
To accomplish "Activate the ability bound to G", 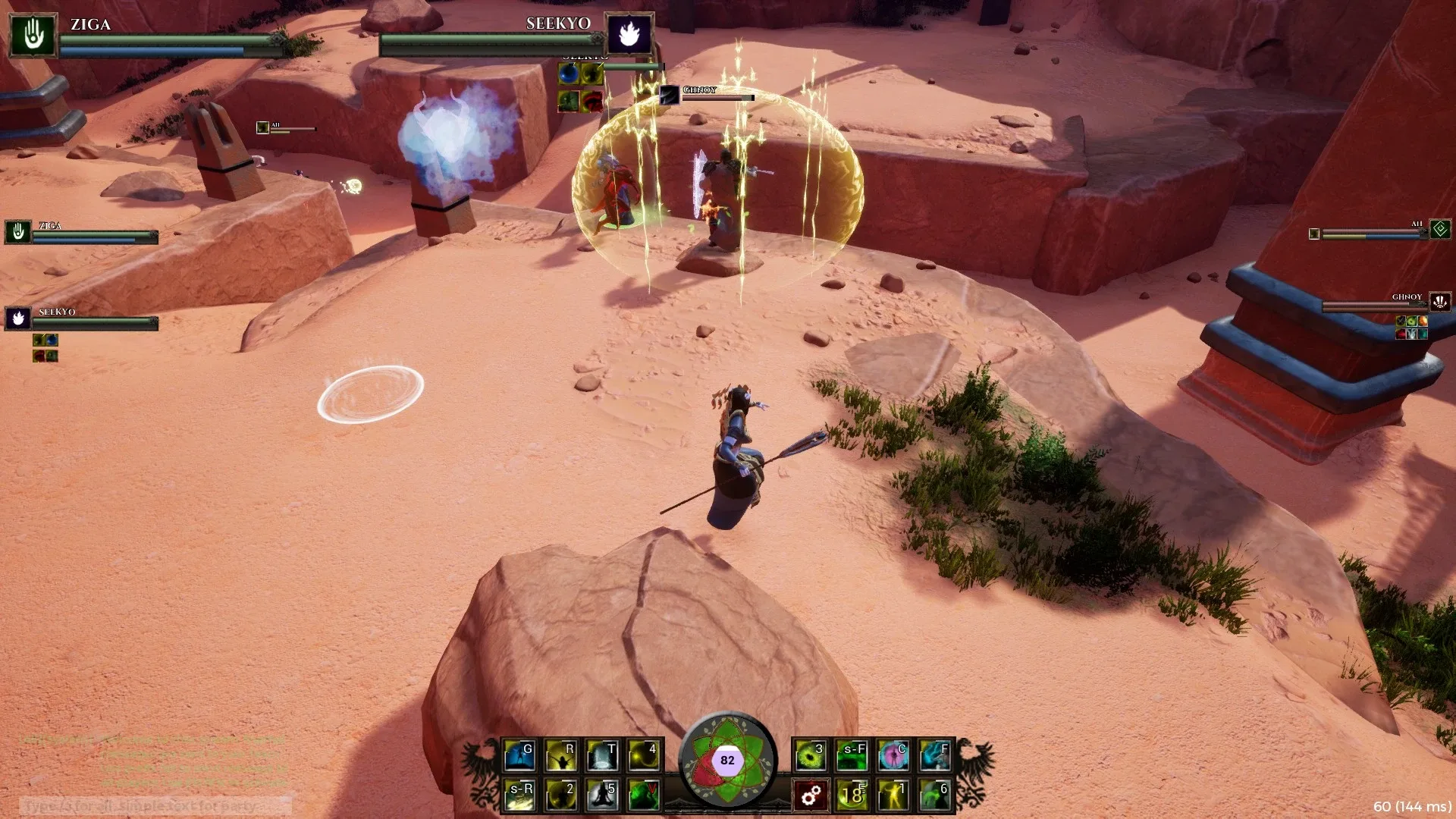I will coord(520,756).
